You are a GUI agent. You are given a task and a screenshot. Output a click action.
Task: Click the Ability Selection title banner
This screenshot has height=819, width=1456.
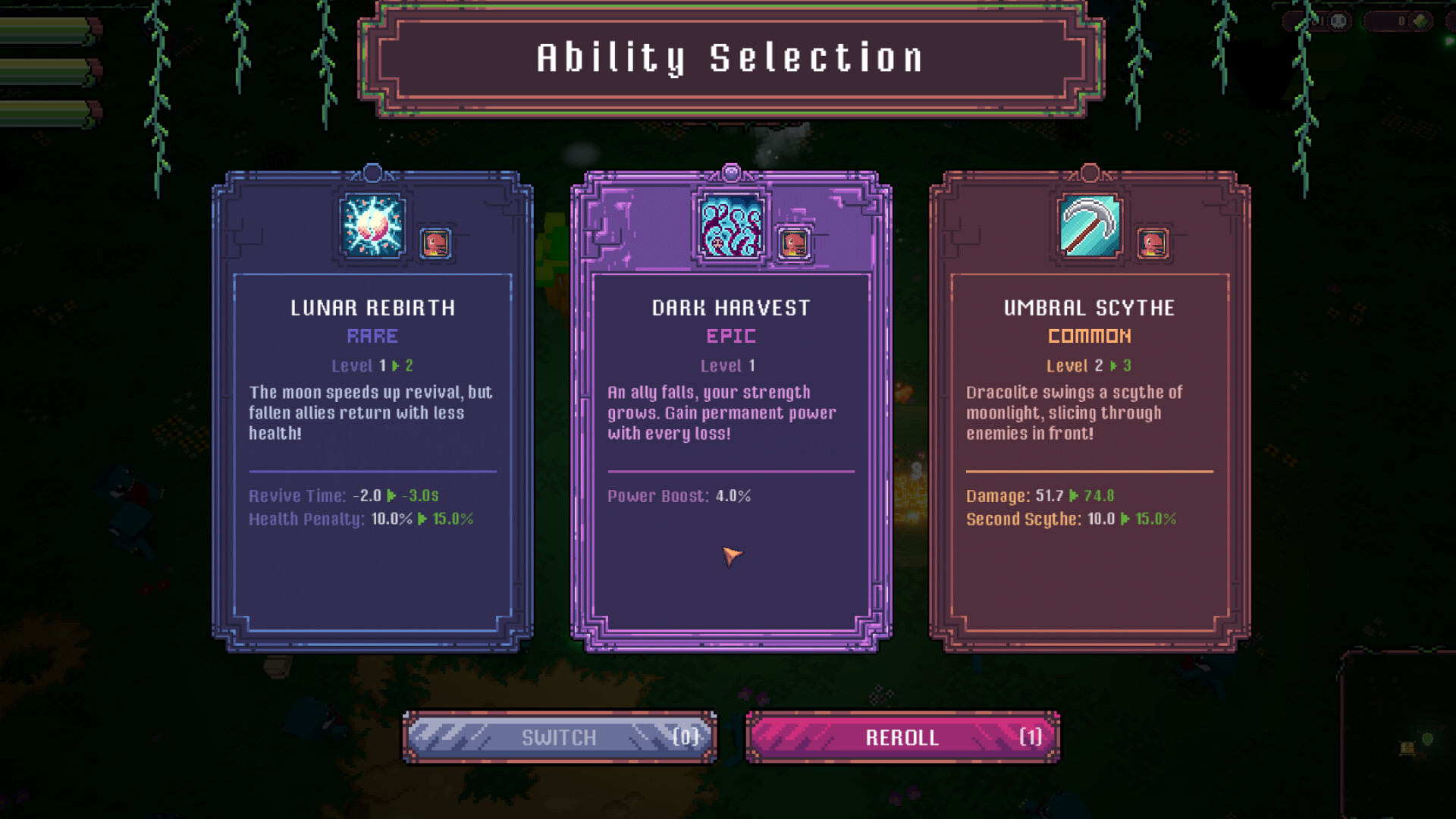(x=728, y=57)
